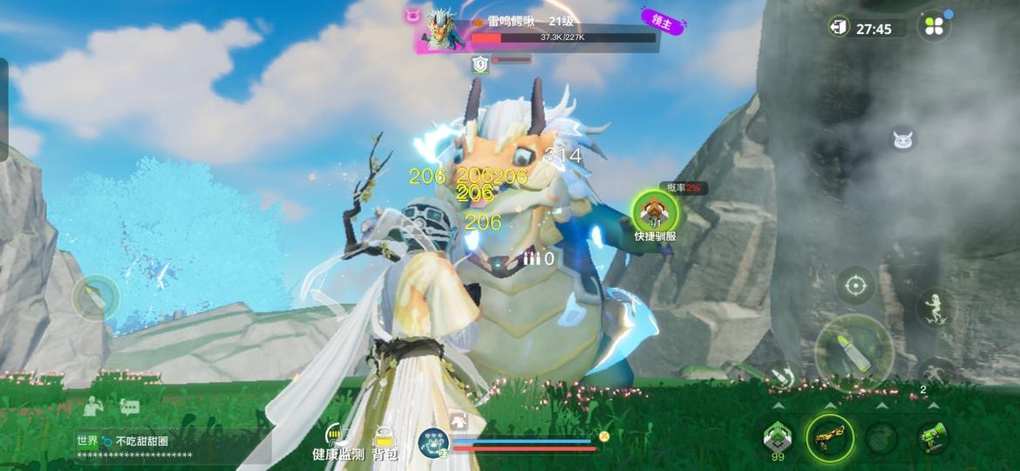Click the exit door icon beside the timer

839,27
